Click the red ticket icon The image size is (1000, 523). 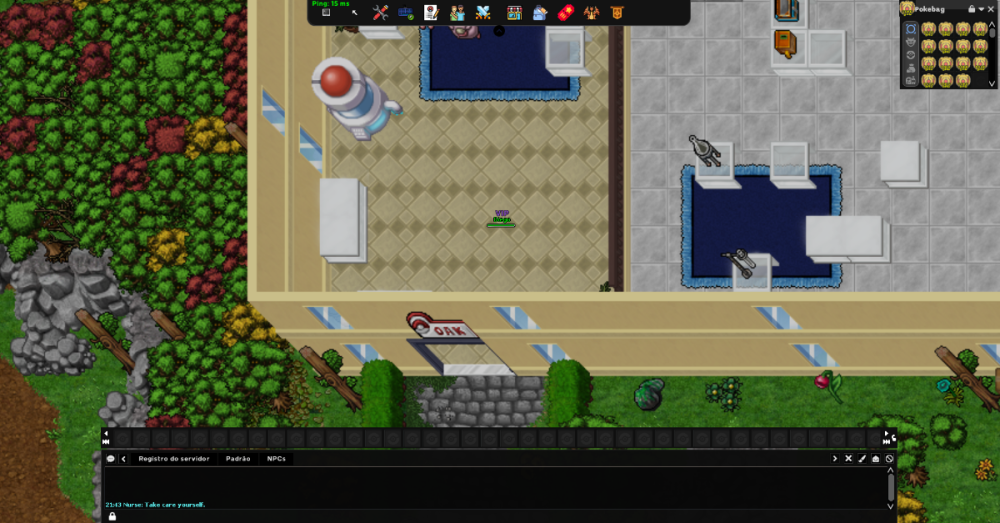click(x=565, y=13)
